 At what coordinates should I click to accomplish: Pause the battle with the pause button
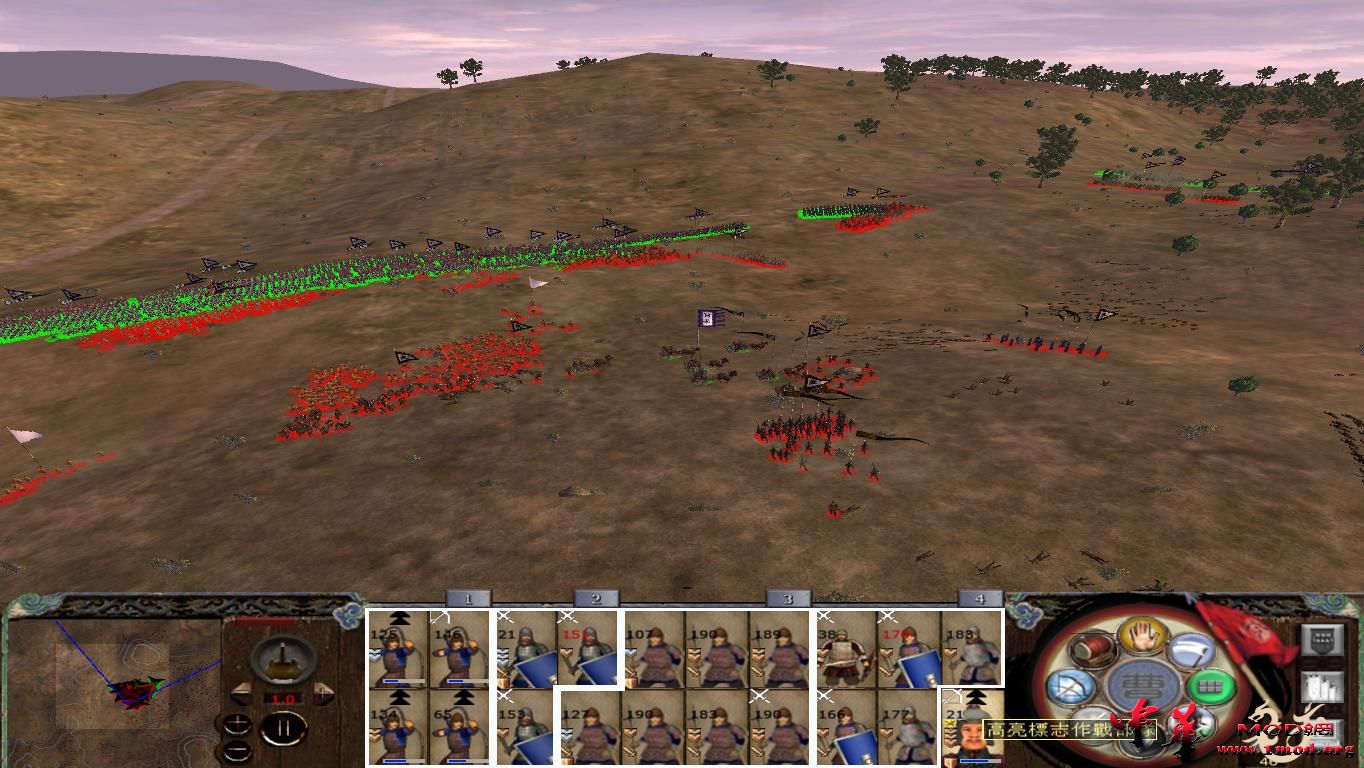[x=284, y=728]
